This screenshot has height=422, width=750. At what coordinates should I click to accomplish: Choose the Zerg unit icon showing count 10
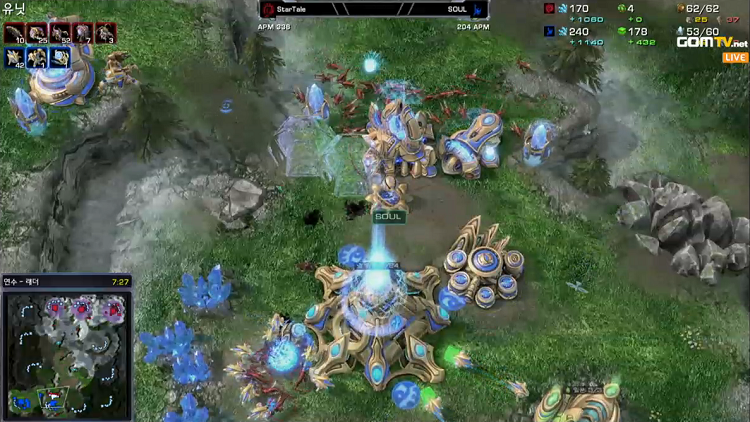pyautogui.click(x=15, y=33)
